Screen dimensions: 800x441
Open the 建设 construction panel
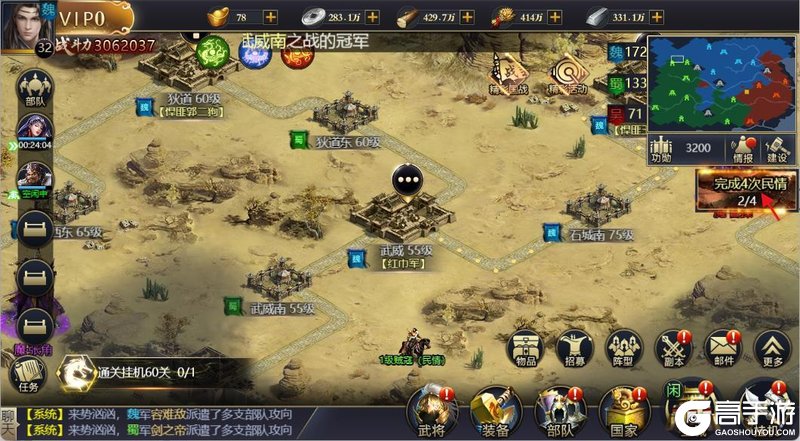776,149
